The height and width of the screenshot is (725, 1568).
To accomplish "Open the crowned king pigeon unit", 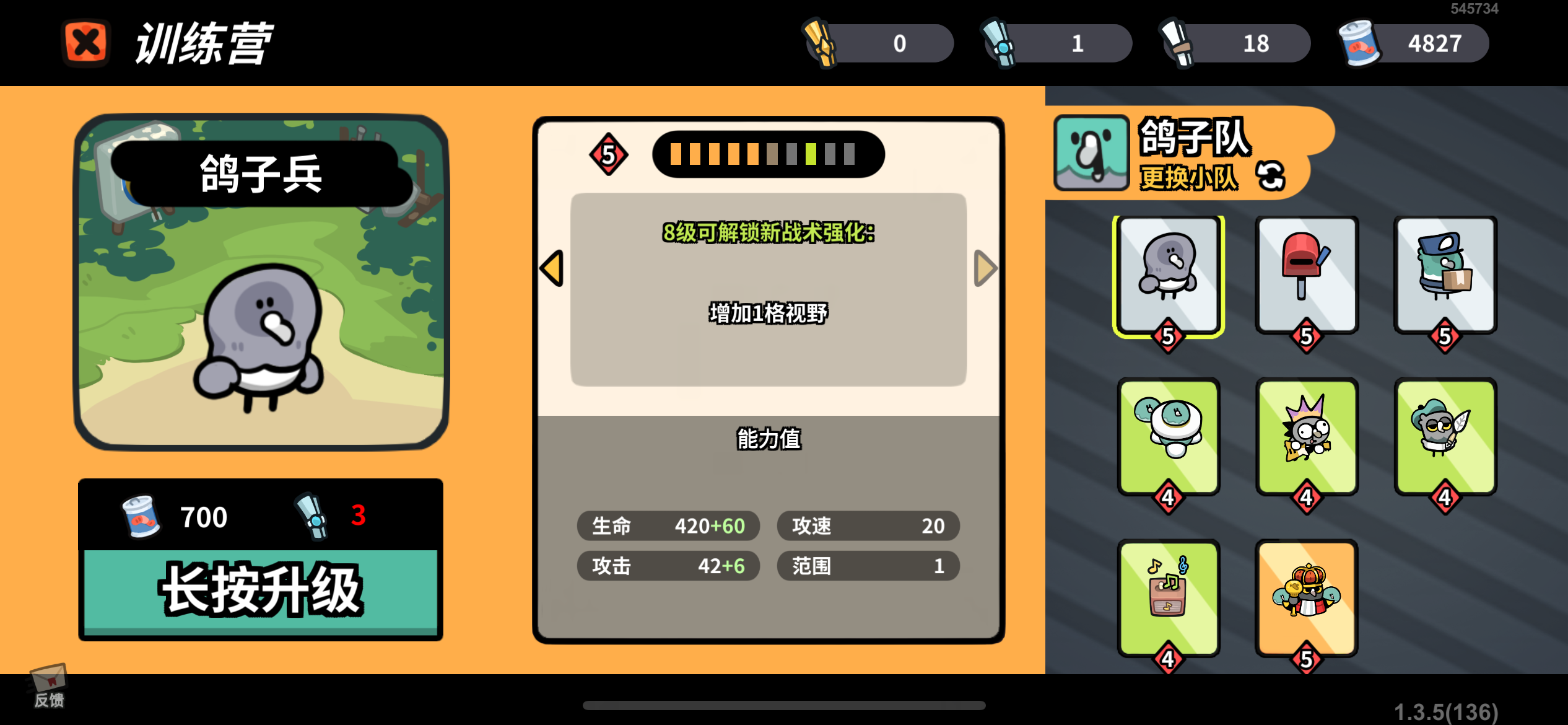I will point(1307,438).
